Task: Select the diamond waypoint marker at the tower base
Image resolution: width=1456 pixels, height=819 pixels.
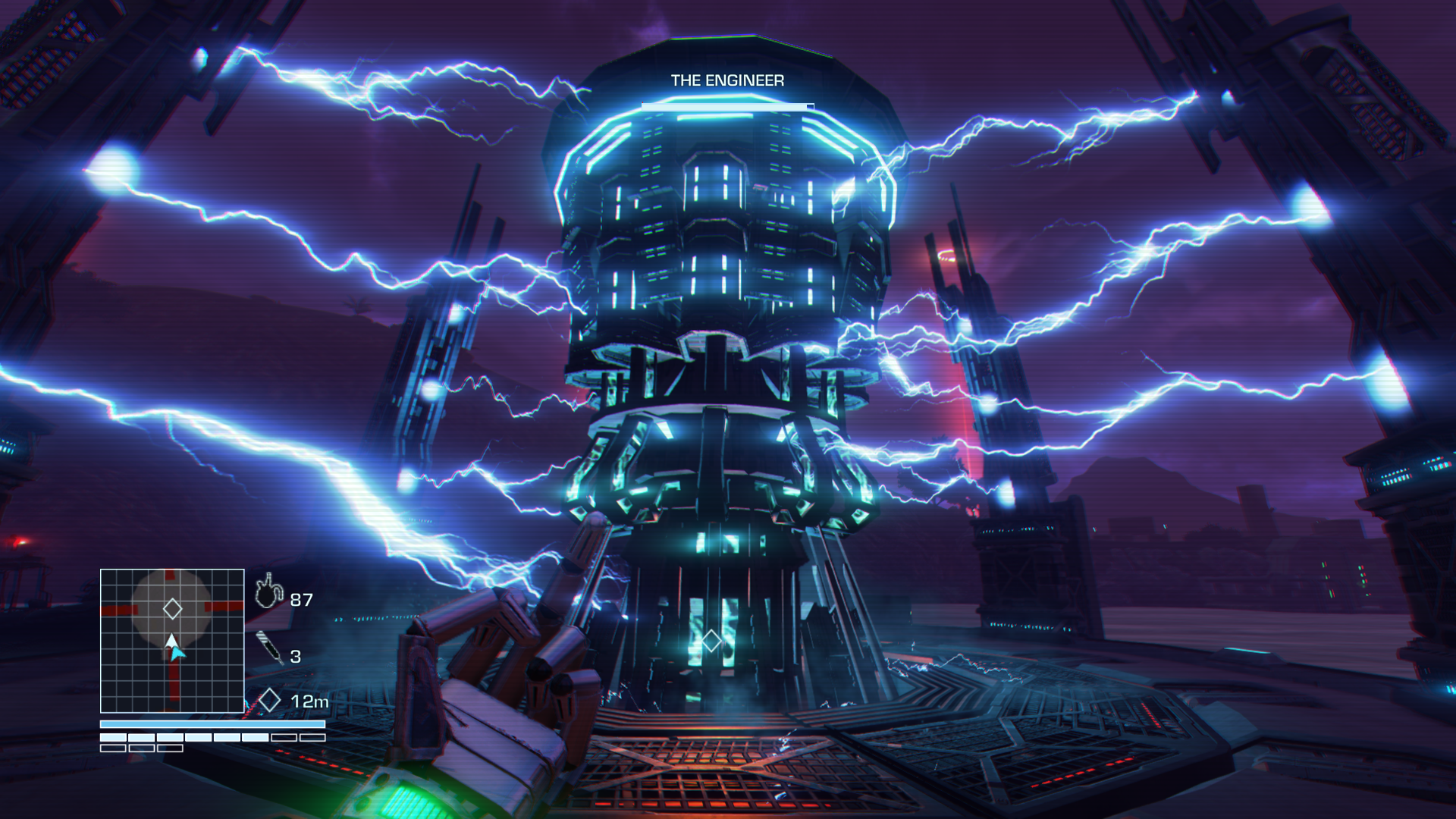Action: tap(711, 641)
